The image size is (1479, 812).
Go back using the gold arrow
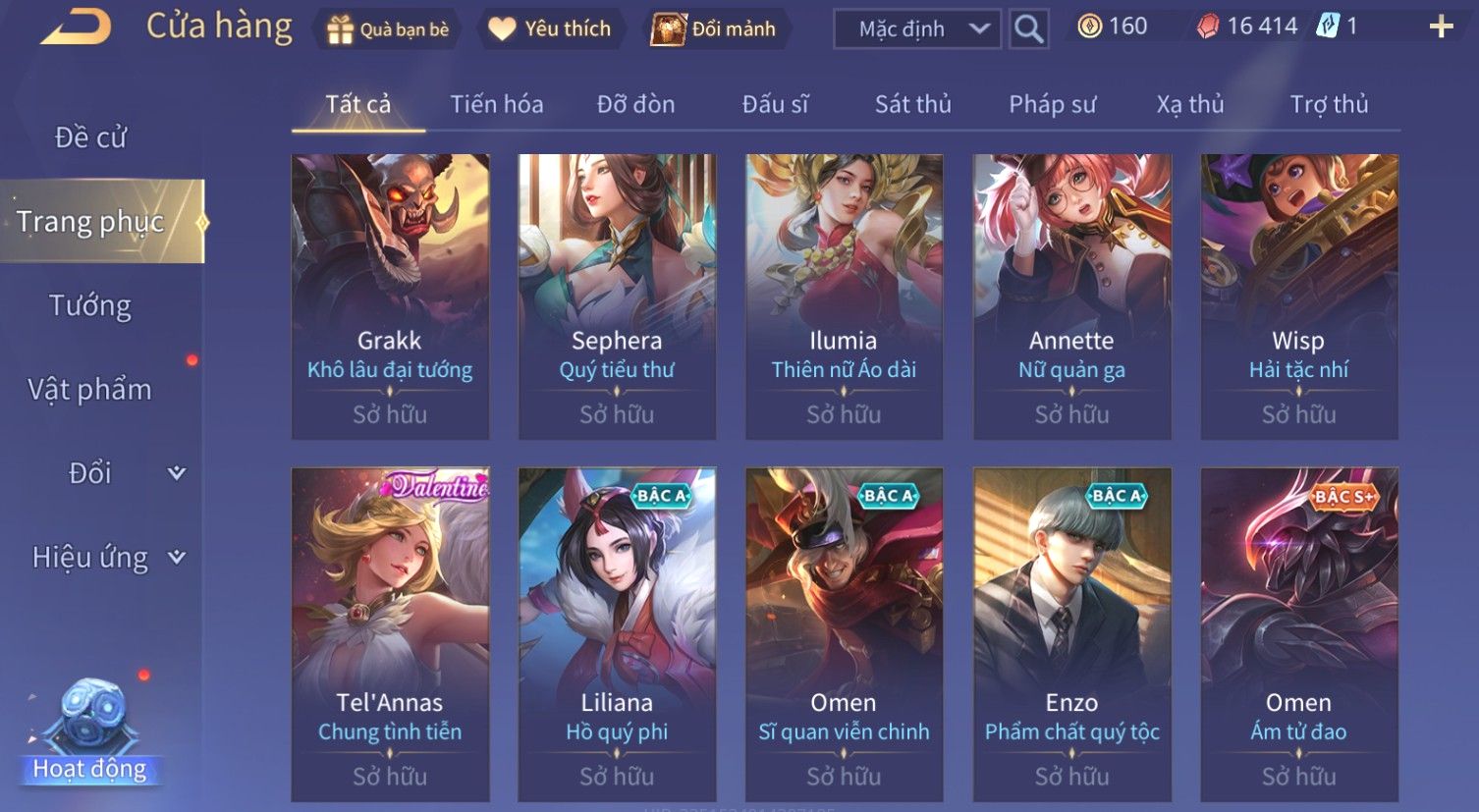coord(76,27)
